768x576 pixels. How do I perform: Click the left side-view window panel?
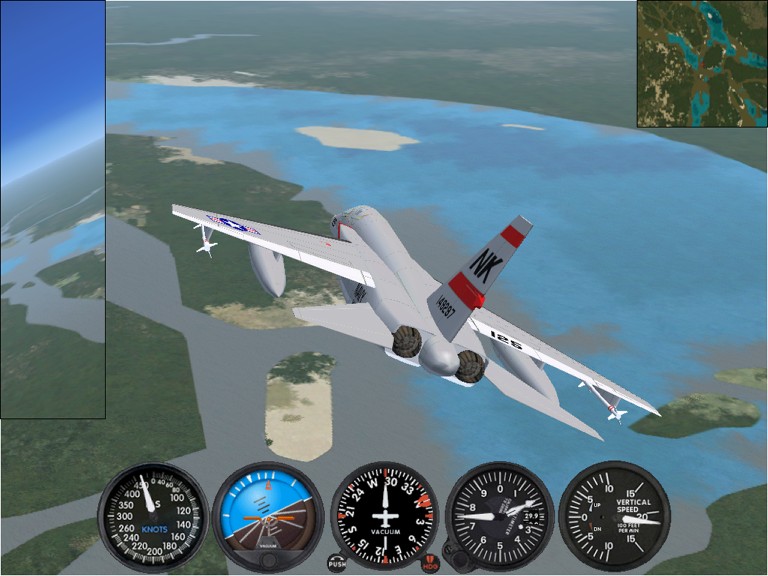coord(52,210)
